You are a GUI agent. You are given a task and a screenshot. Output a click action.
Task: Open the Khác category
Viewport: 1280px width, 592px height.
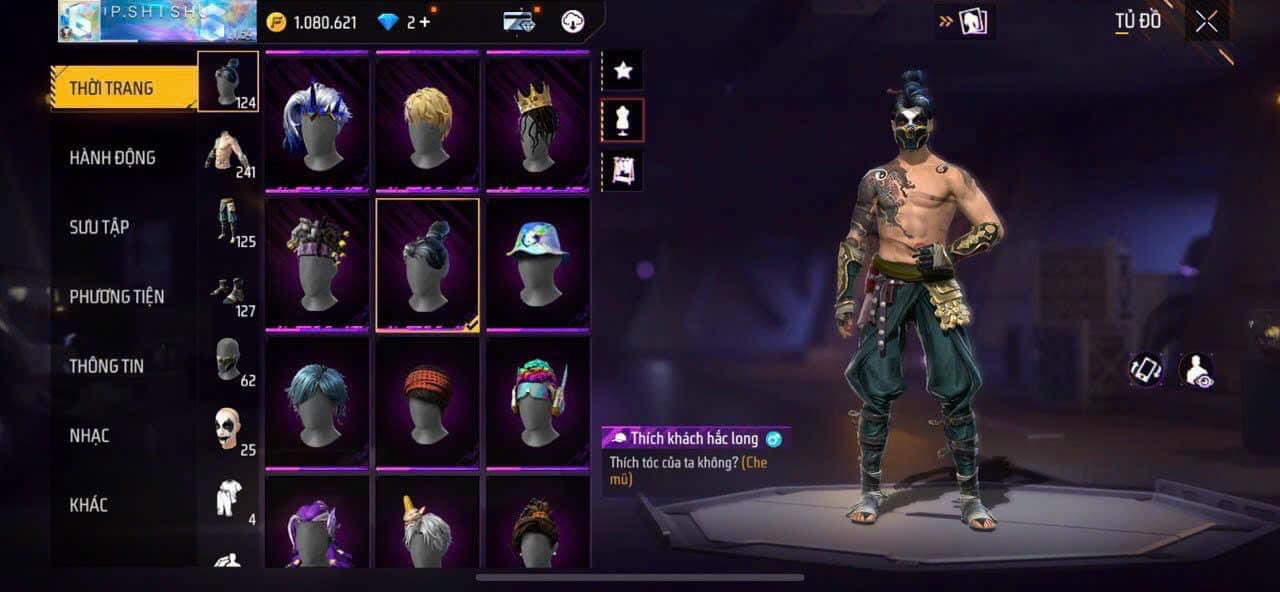click(x=88, y=505)
